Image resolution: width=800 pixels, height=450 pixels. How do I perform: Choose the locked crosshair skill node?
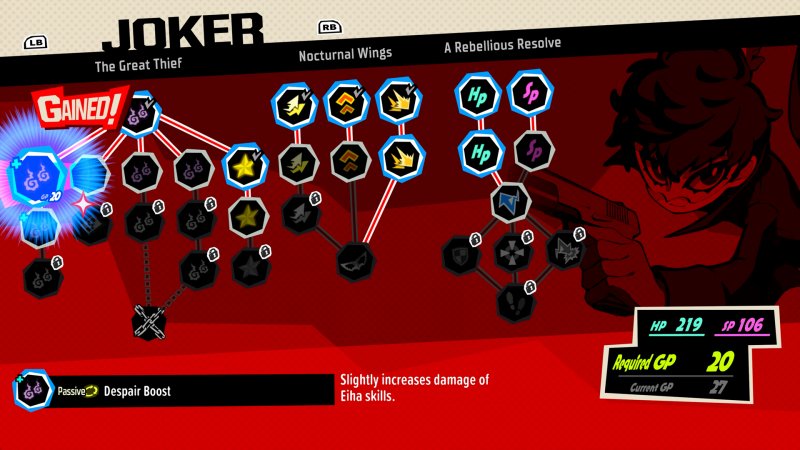tap(512, 251)
